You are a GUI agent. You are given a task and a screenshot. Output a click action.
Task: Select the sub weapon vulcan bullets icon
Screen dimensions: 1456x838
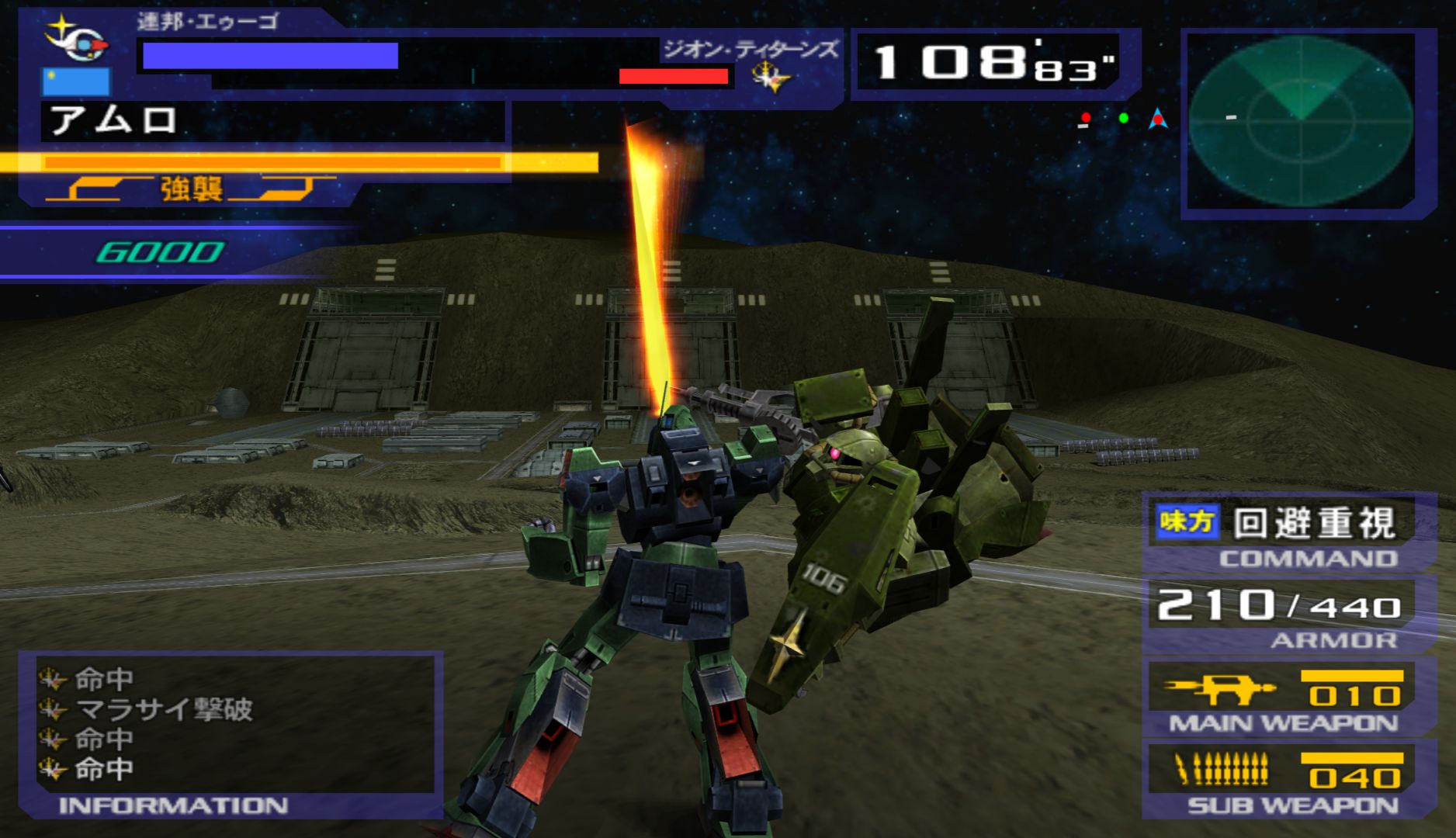pos(1221,770)
